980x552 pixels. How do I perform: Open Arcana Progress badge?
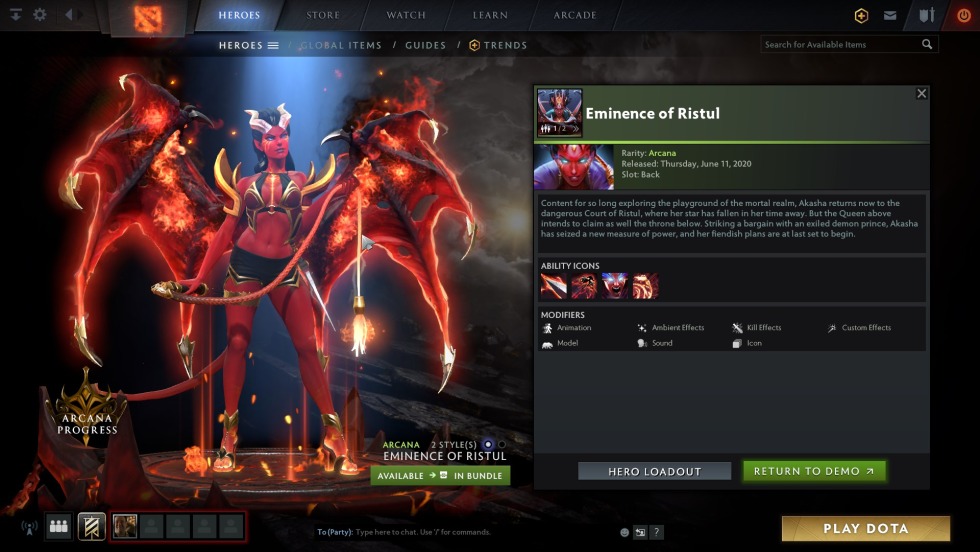pos(86,412)
